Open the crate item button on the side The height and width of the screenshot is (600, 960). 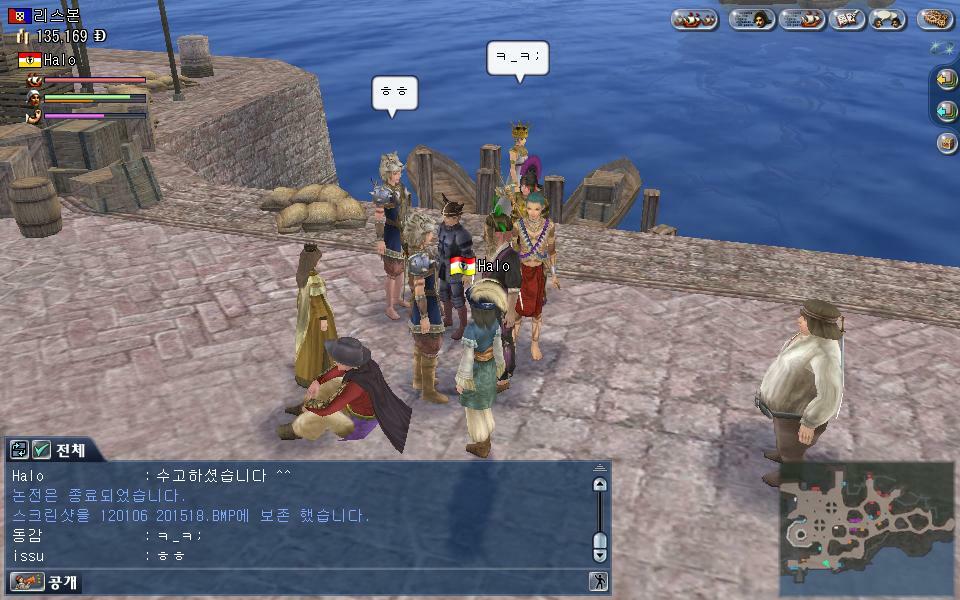click(x=946, y=143)
